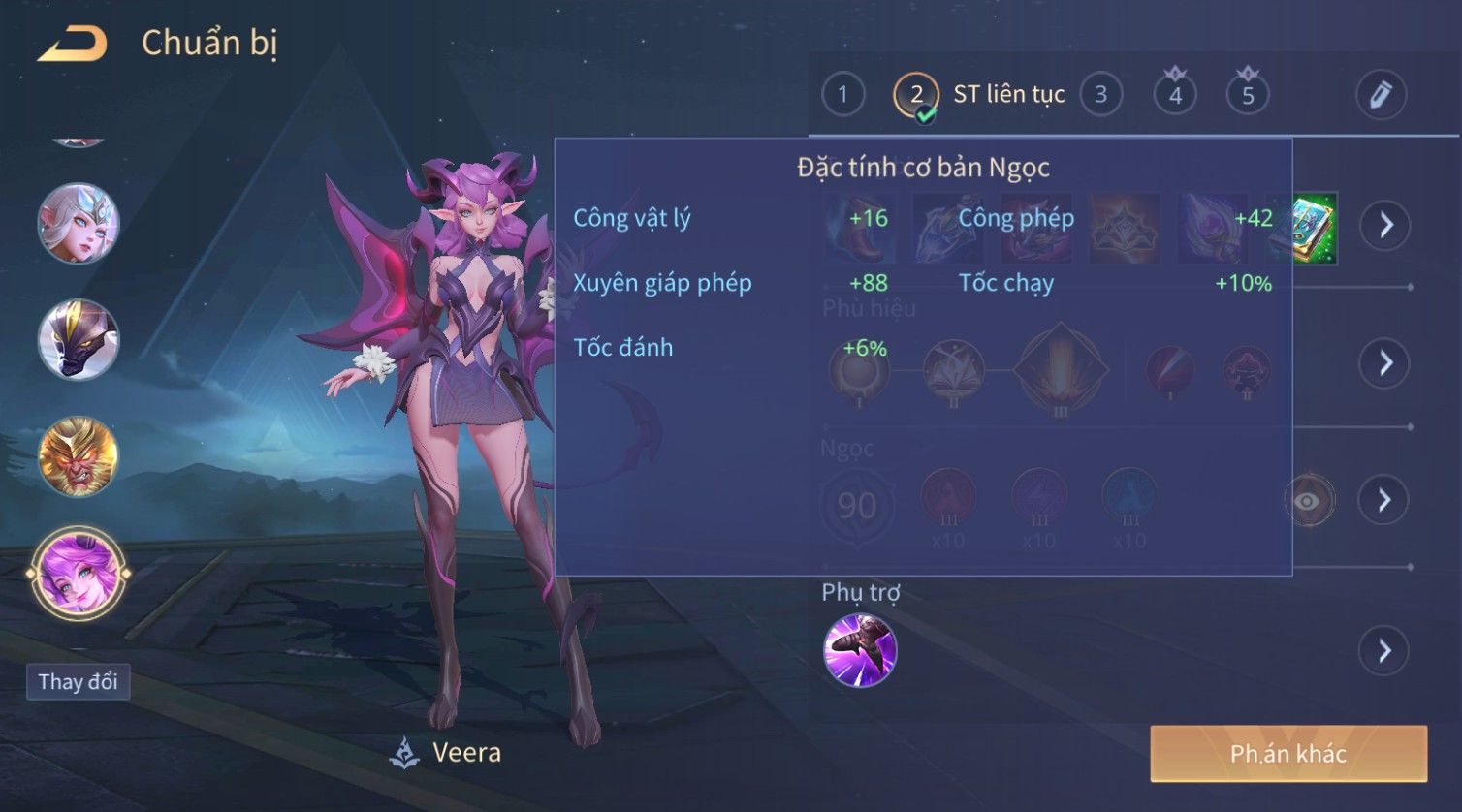
Task: Open the Phụ trợ selection arrow
Action: [1384, 650]
